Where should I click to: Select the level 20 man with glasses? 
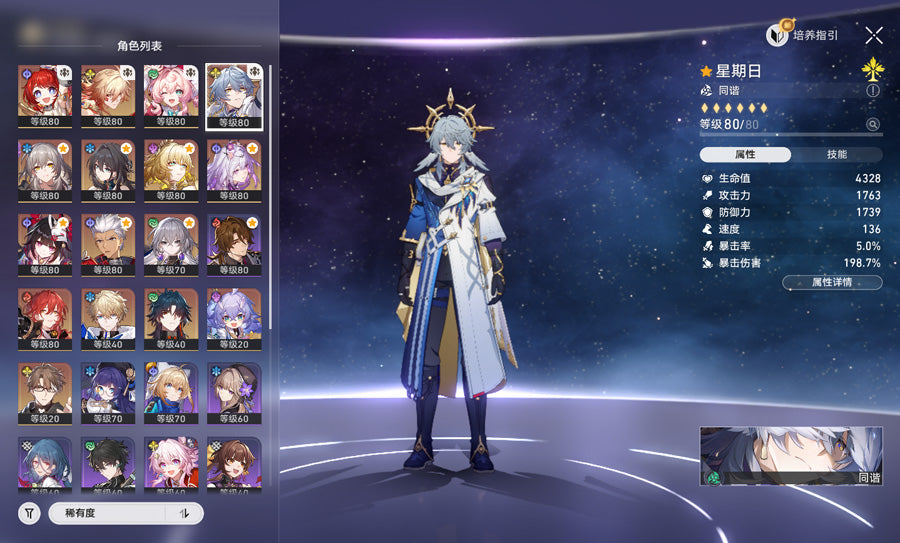(x=45, y=393)
